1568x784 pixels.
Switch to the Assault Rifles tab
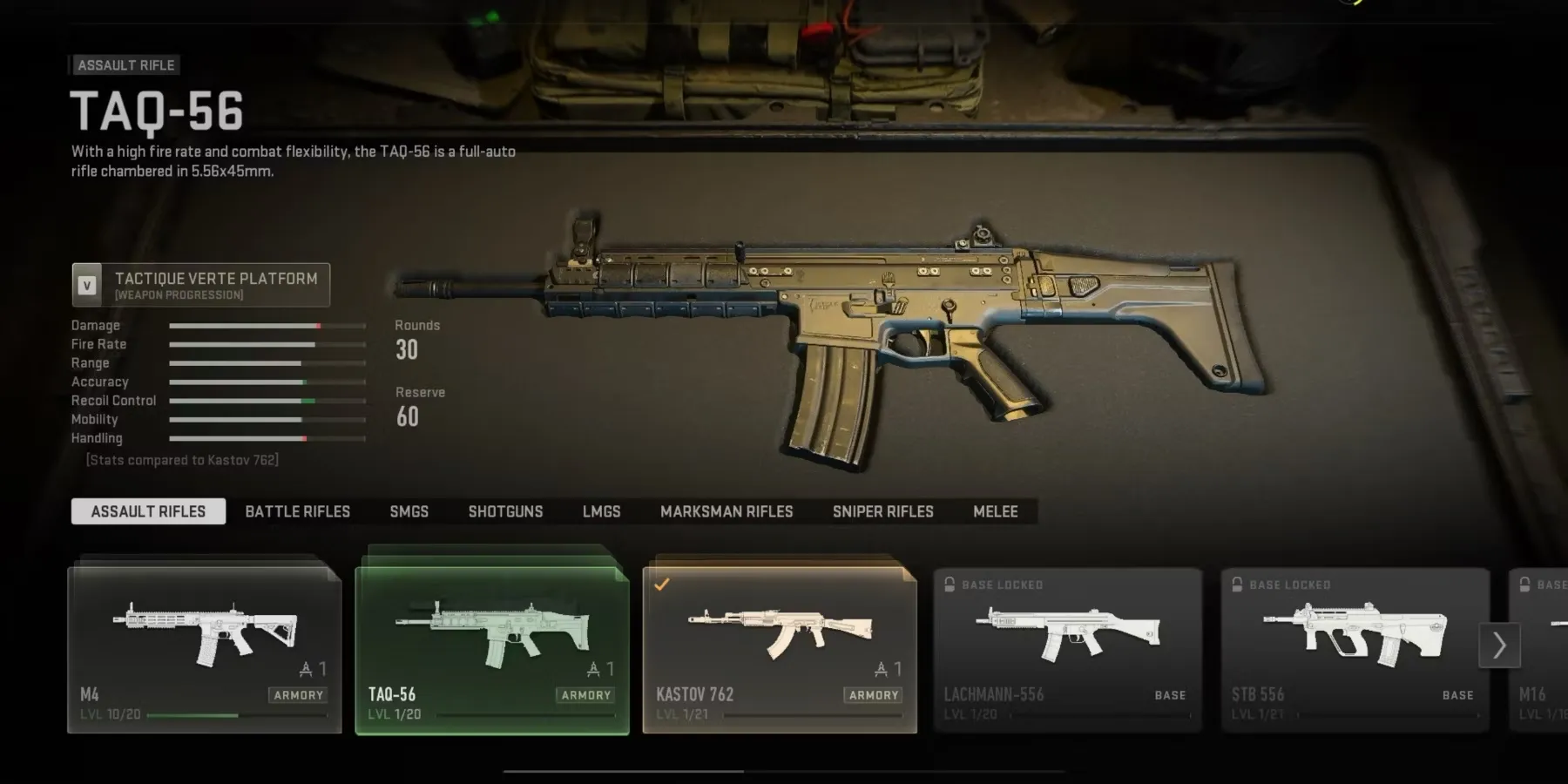(x=148, y=511)
